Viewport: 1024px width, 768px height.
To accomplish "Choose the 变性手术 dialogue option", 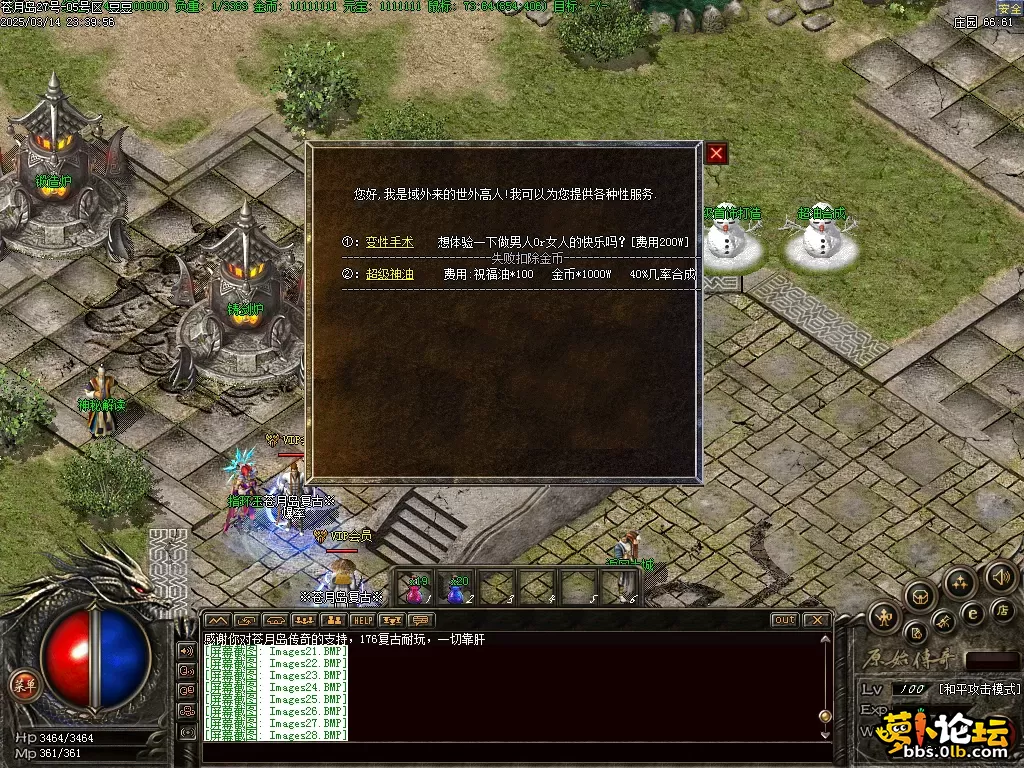I will 389,242.
